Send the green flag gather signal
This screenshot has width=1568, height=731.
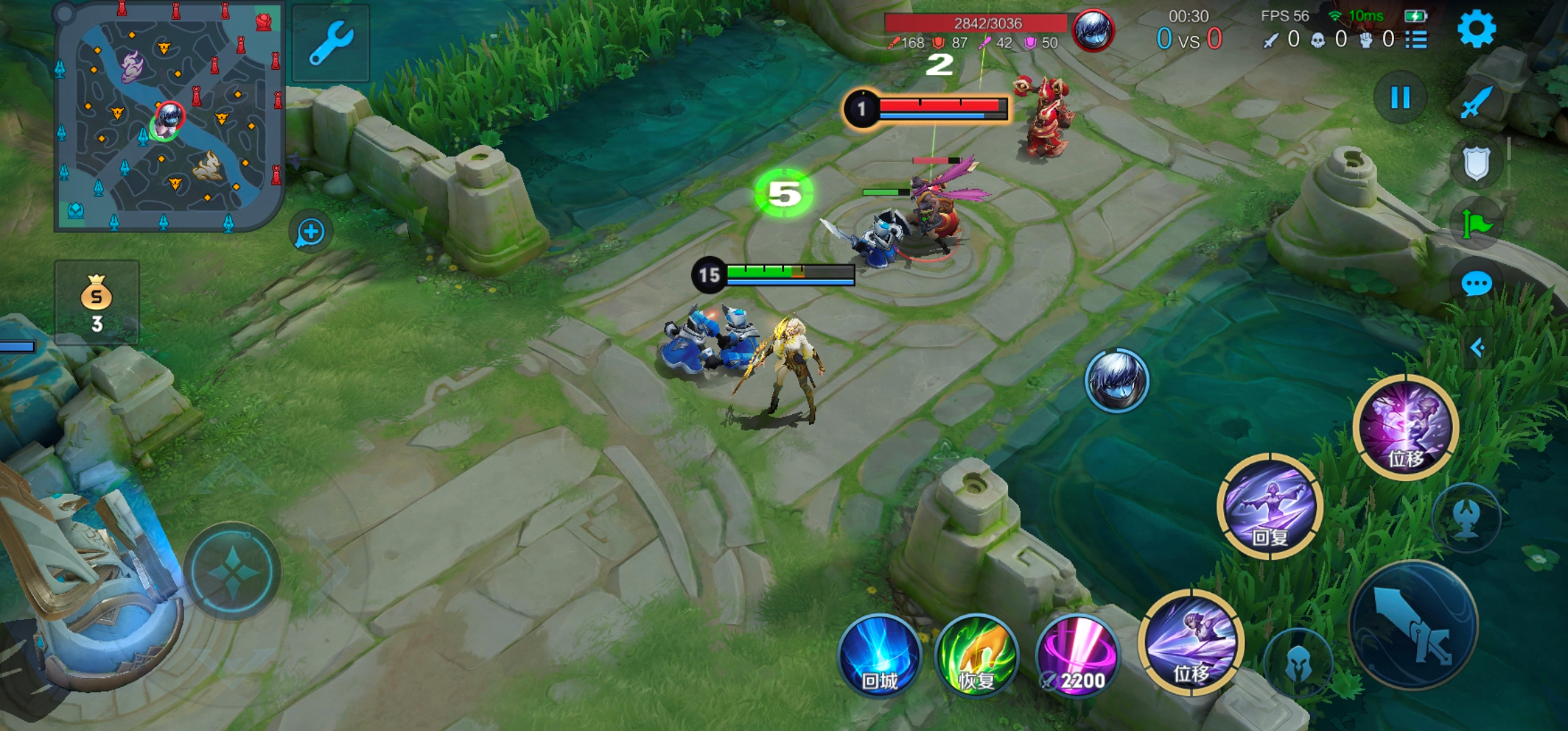(x=1477, y=223)
